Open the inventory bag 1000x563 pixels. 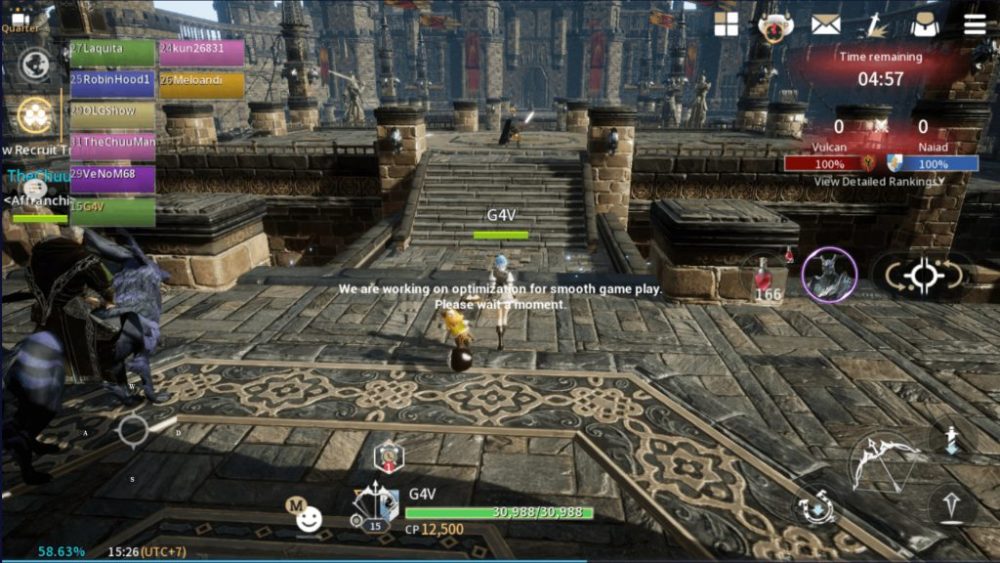[924, 25]
